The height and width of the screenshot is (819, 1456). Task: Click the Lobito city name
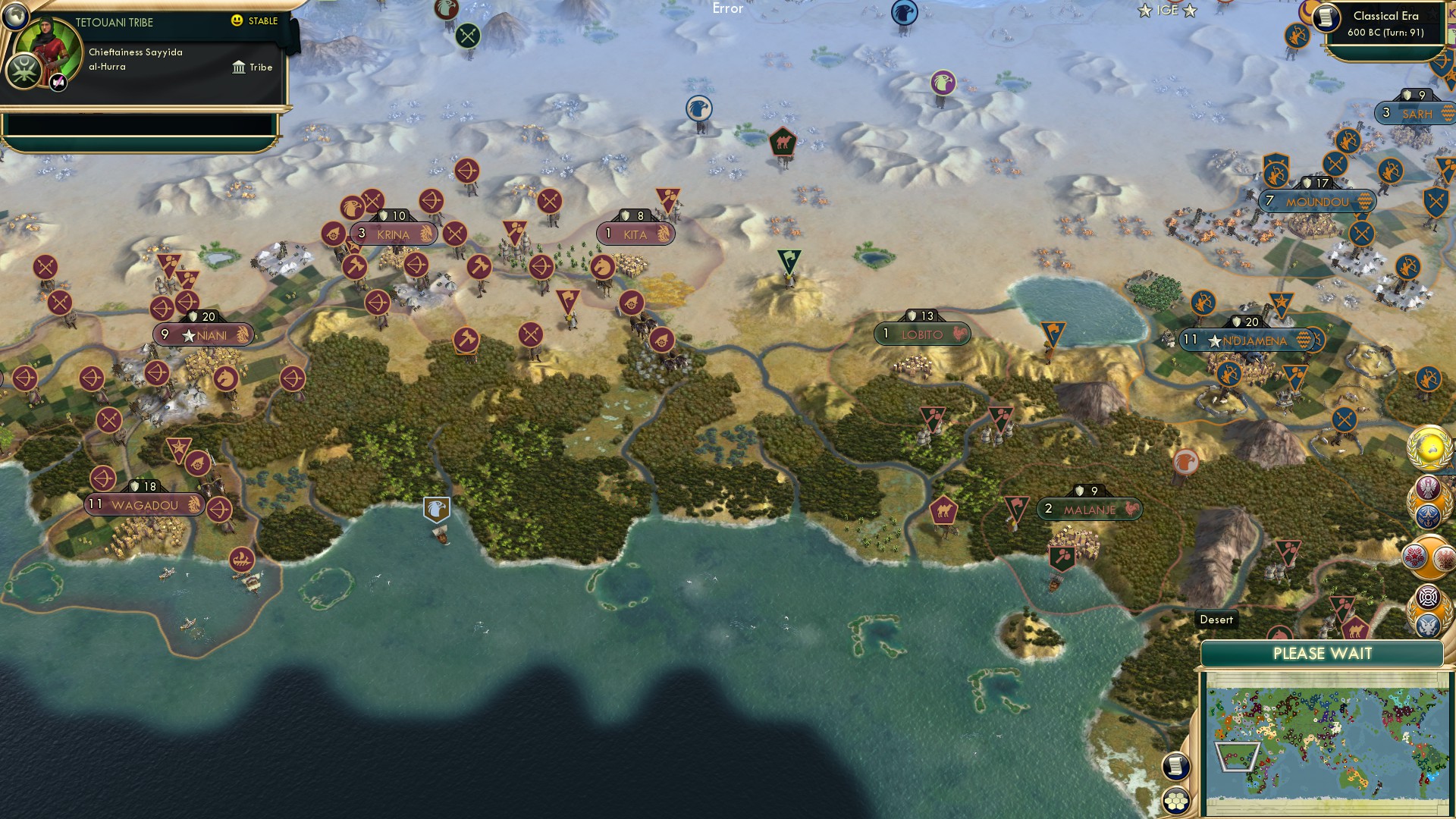921,334
